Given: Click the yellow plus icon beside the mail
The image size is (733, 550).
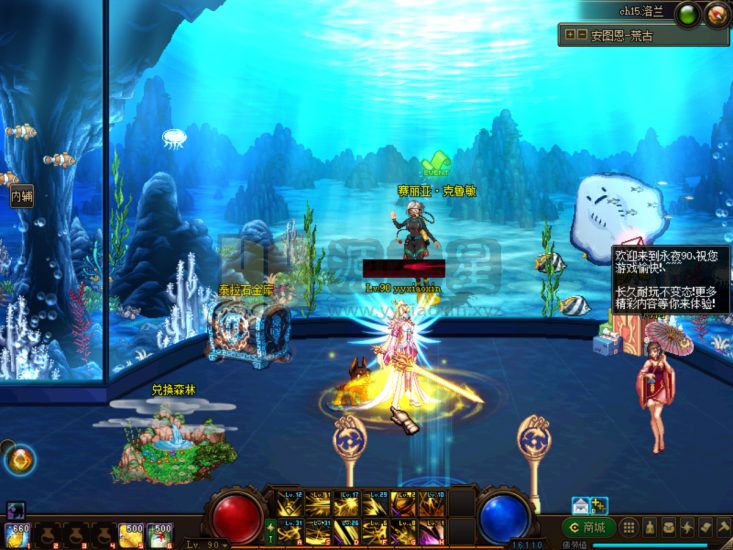Looking at the screenshot, I should (x=599, y=506).
